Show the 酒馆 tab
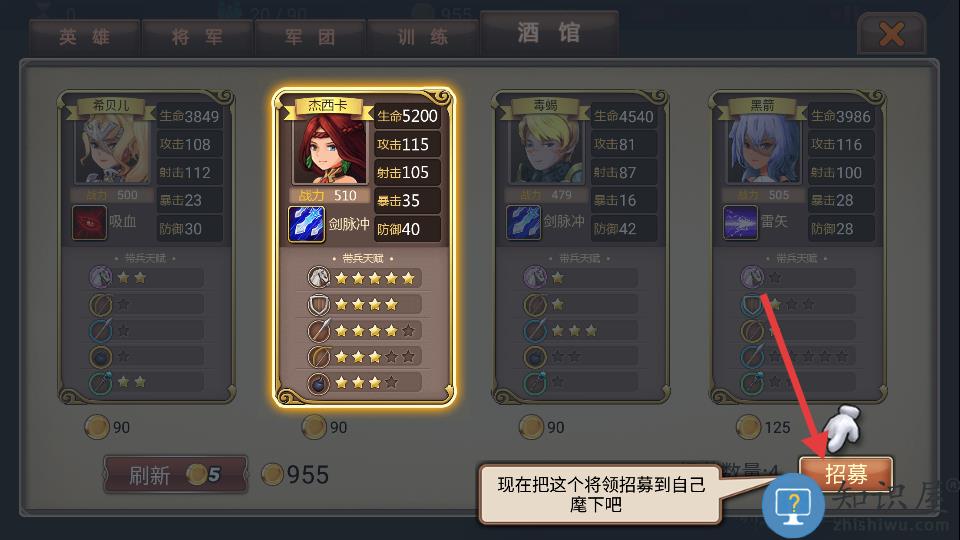 (x=548, y=34)
